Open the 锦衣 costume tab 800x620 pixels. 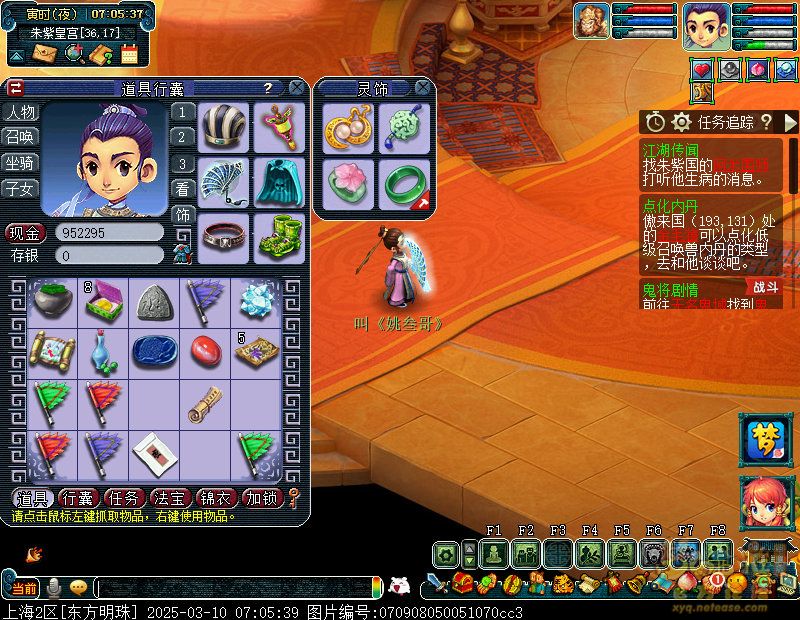tap(215, 498)
